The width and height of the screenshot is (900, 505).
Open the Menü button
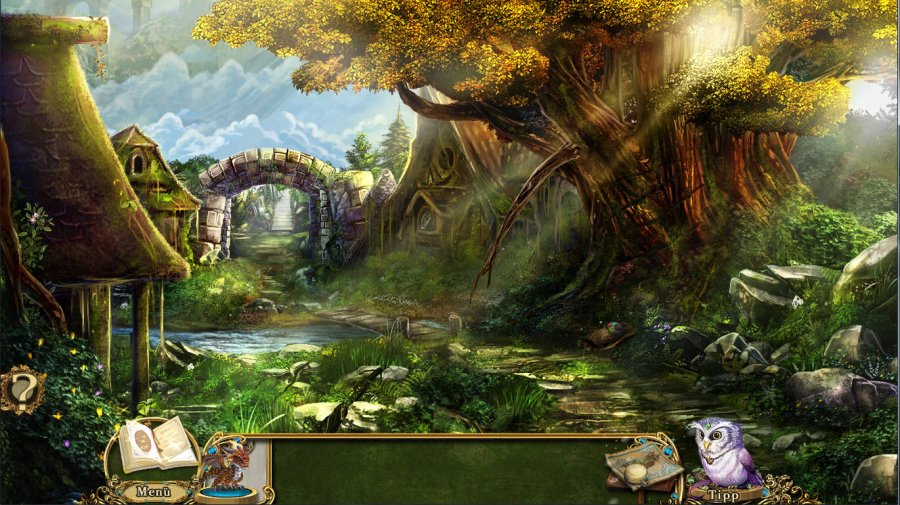click(x=153, y=491)
